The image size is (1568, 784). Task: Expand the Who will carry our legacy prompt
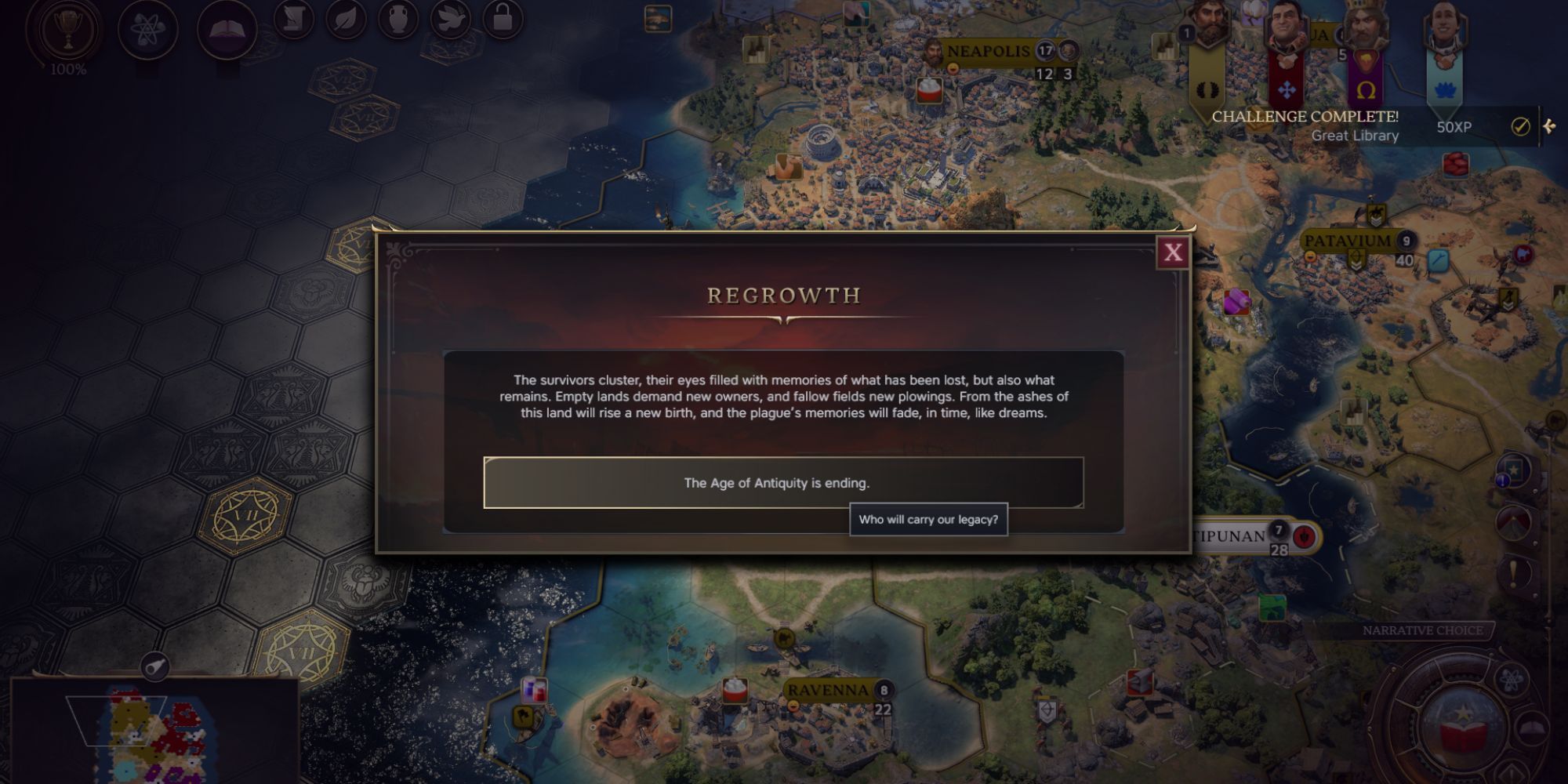coord(928,519)
